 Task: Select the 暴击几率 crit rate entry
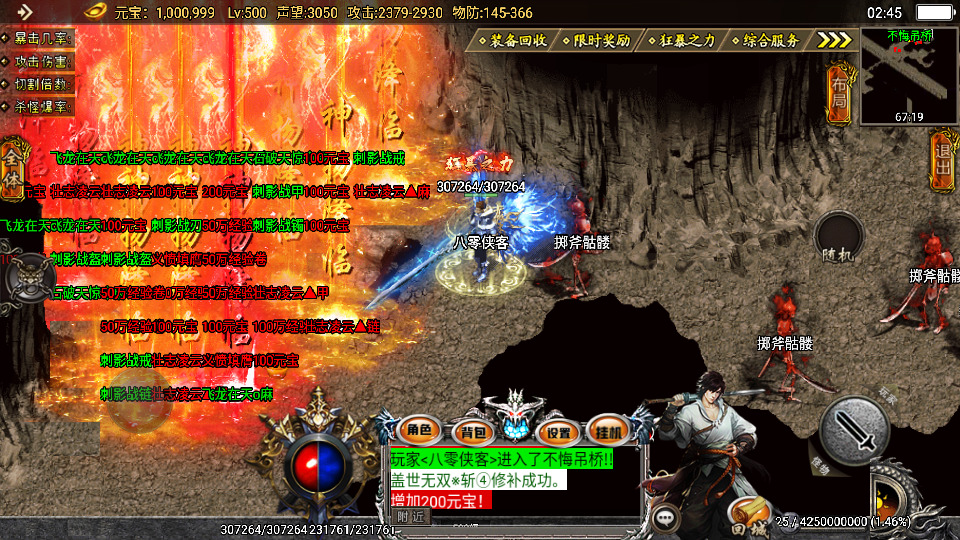[40, 38]
